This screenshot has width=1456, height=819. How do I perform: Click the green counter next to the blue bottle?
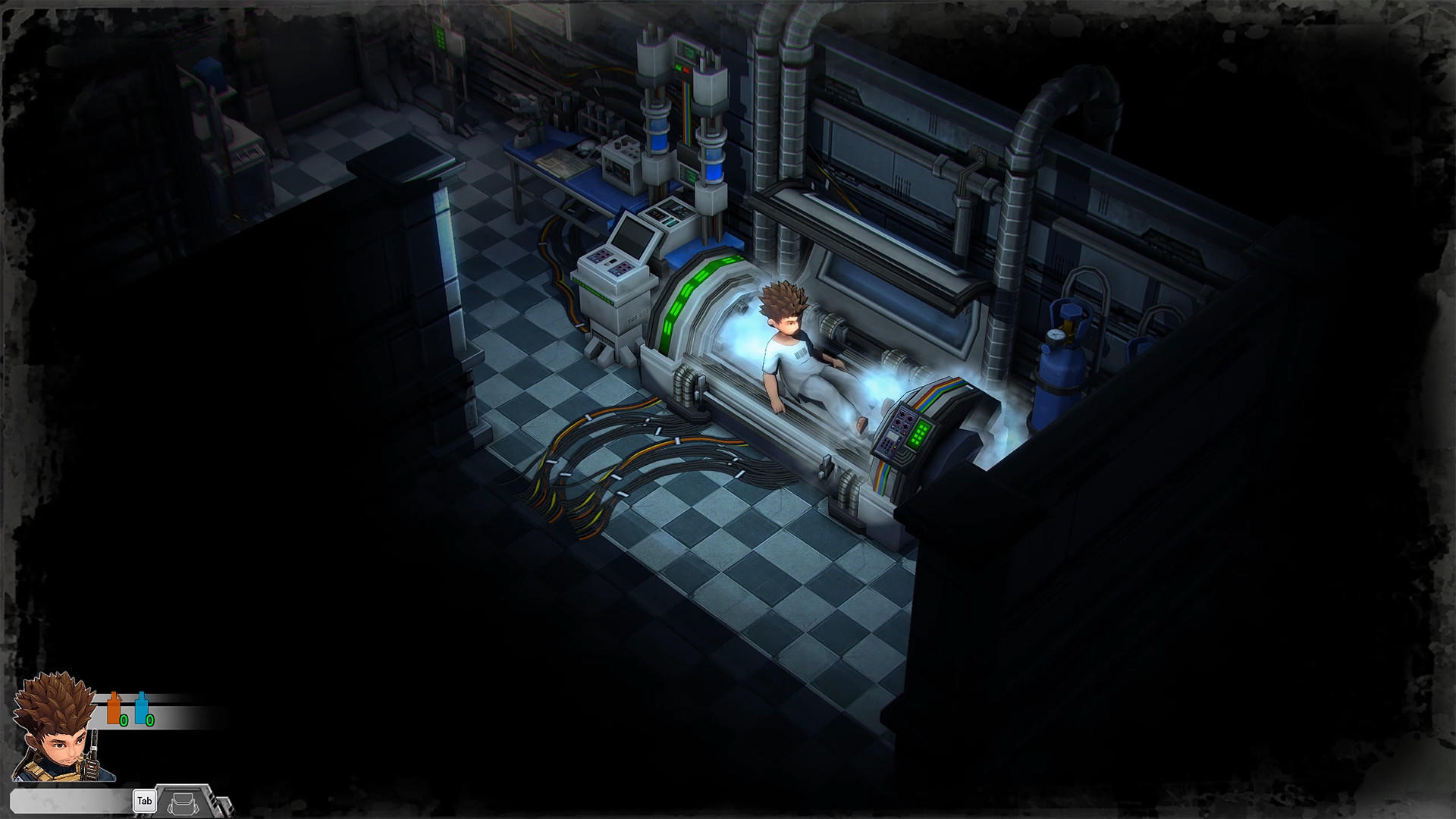click(x=149, y=720)
